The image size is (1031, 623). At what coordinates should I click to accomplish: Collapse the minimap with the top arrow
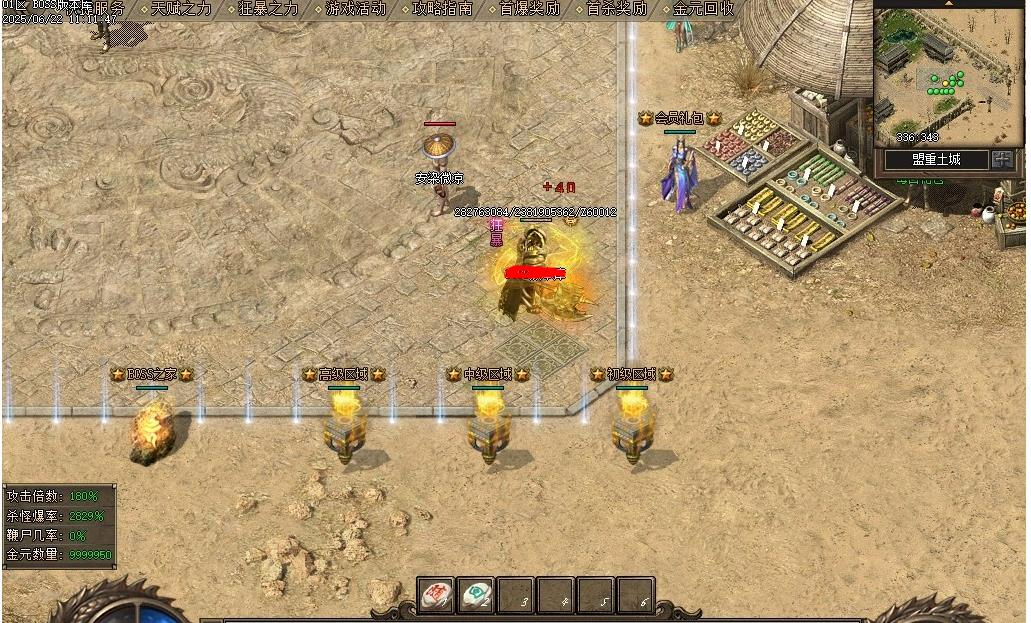coord(949,4)
